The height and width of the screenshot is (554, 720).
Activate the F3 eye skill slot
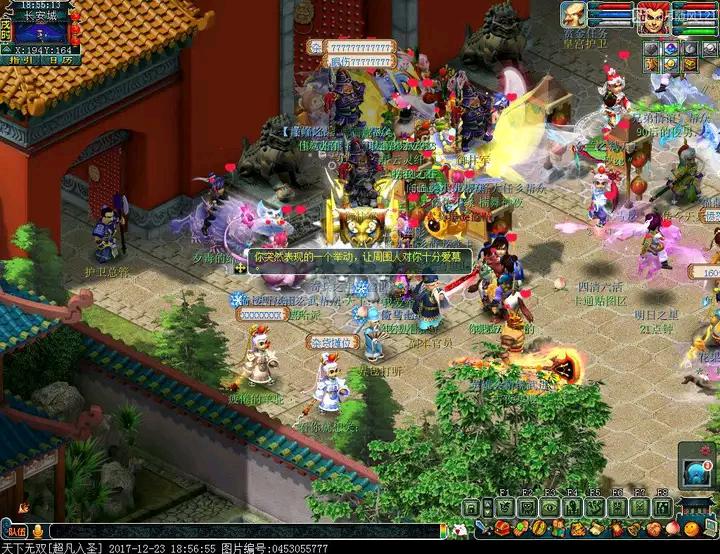(549, 507)
